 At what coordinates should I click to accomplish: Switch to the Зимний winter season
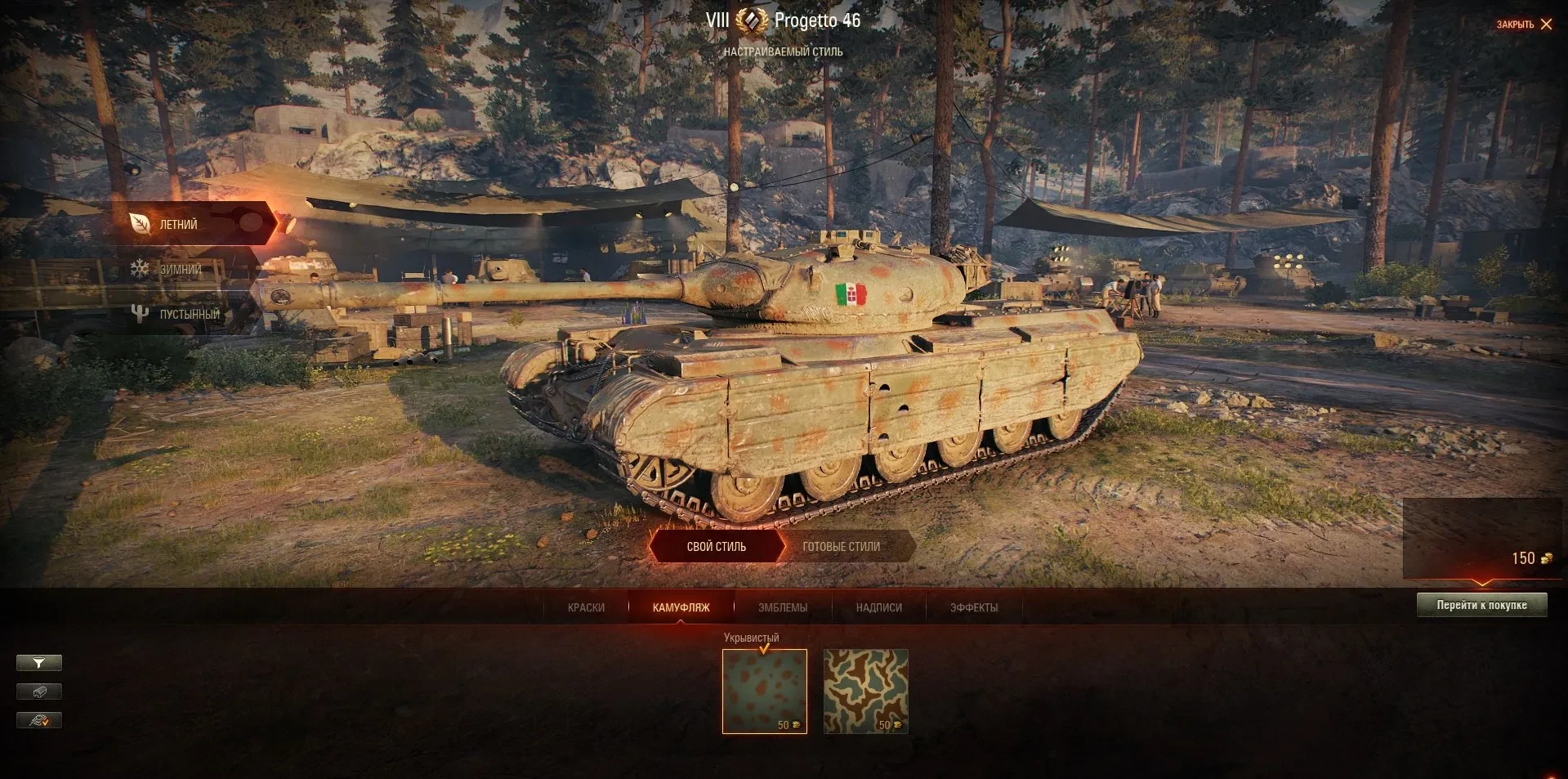(x=180, y=269)
